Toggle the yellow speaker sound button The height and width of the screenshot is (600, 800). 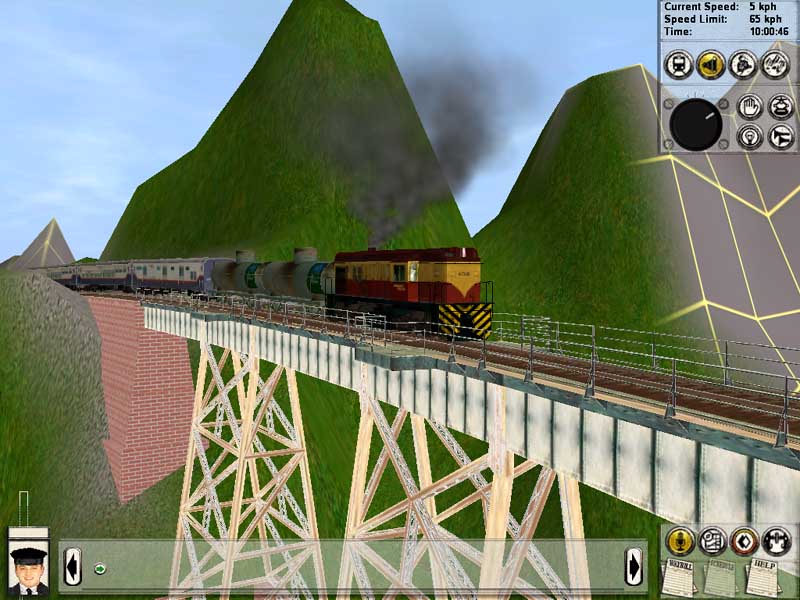[711, 64]
